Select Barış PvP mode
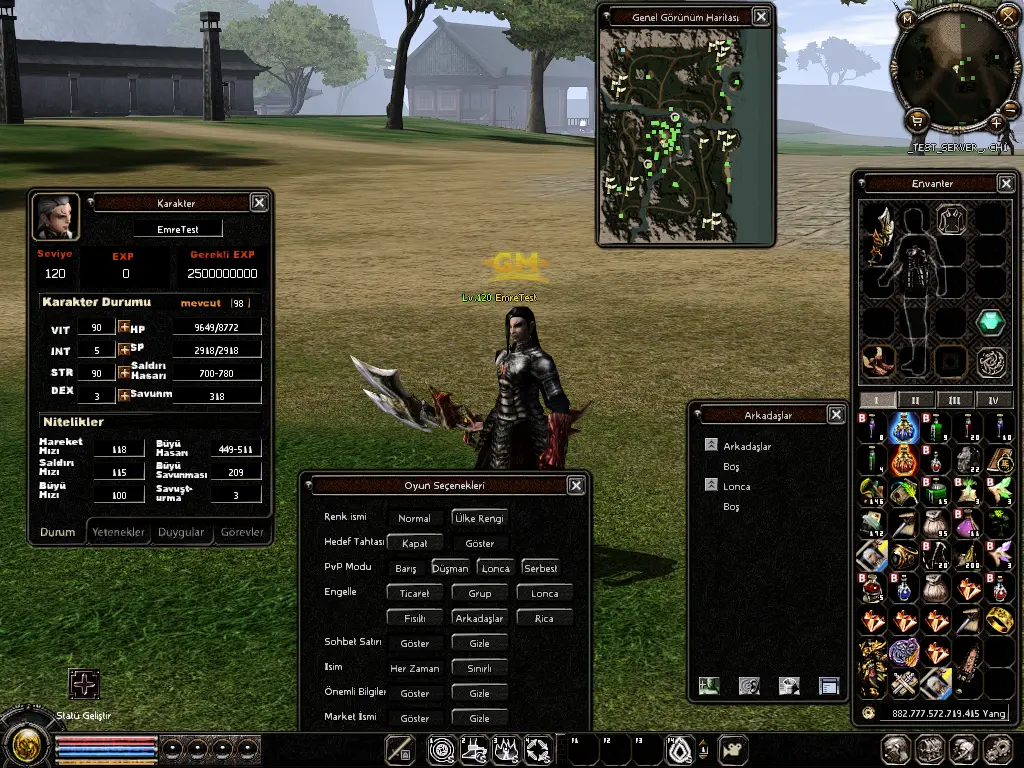Viewport: 1024px width, 768px height. pos(406,568)
